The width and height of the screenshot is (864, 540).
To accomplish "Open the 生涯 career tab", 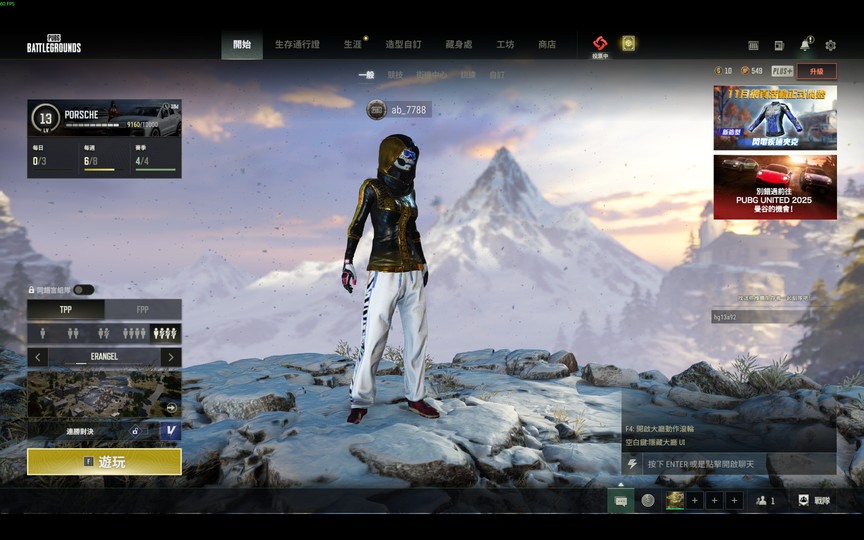I will 353,45.
